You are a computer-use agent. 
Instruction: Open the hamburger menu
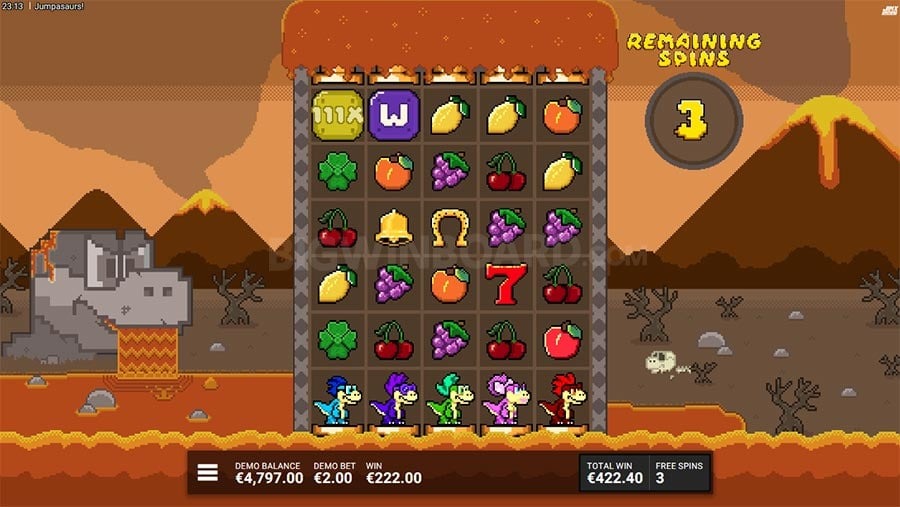tap(207, 473)
